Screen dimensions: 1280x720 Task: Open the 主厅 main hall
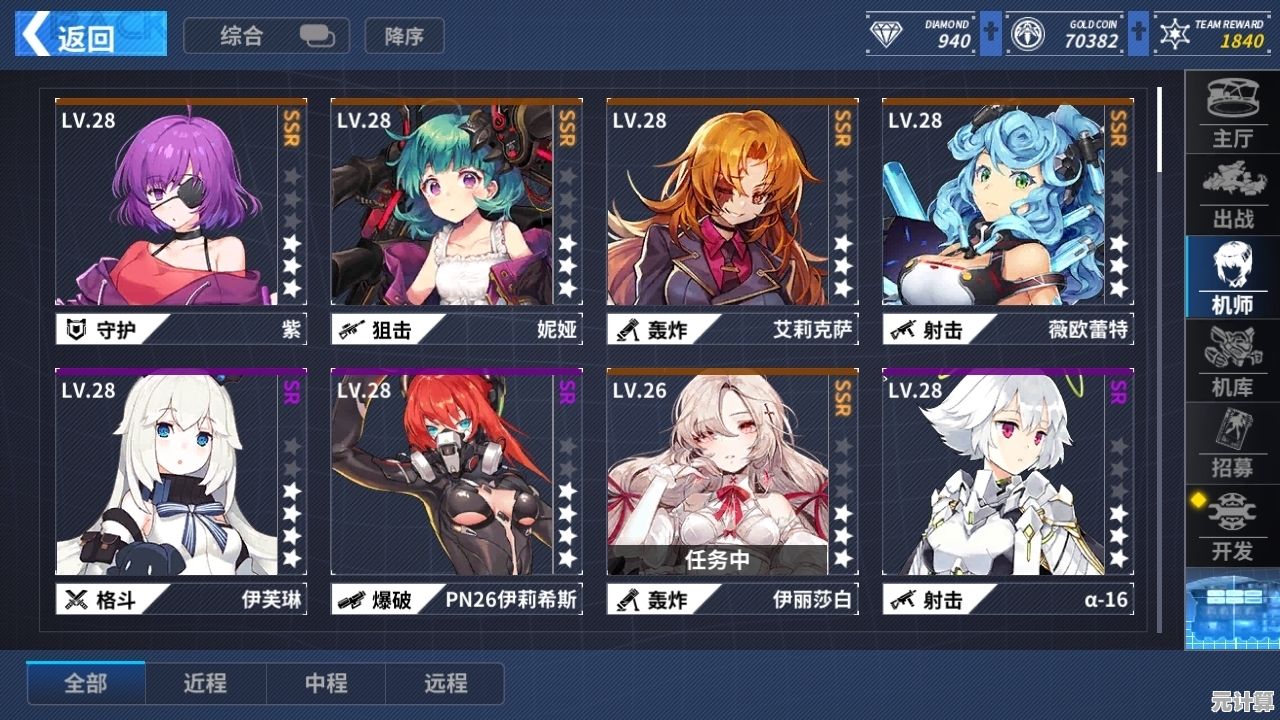click(x=1232, y=112)
